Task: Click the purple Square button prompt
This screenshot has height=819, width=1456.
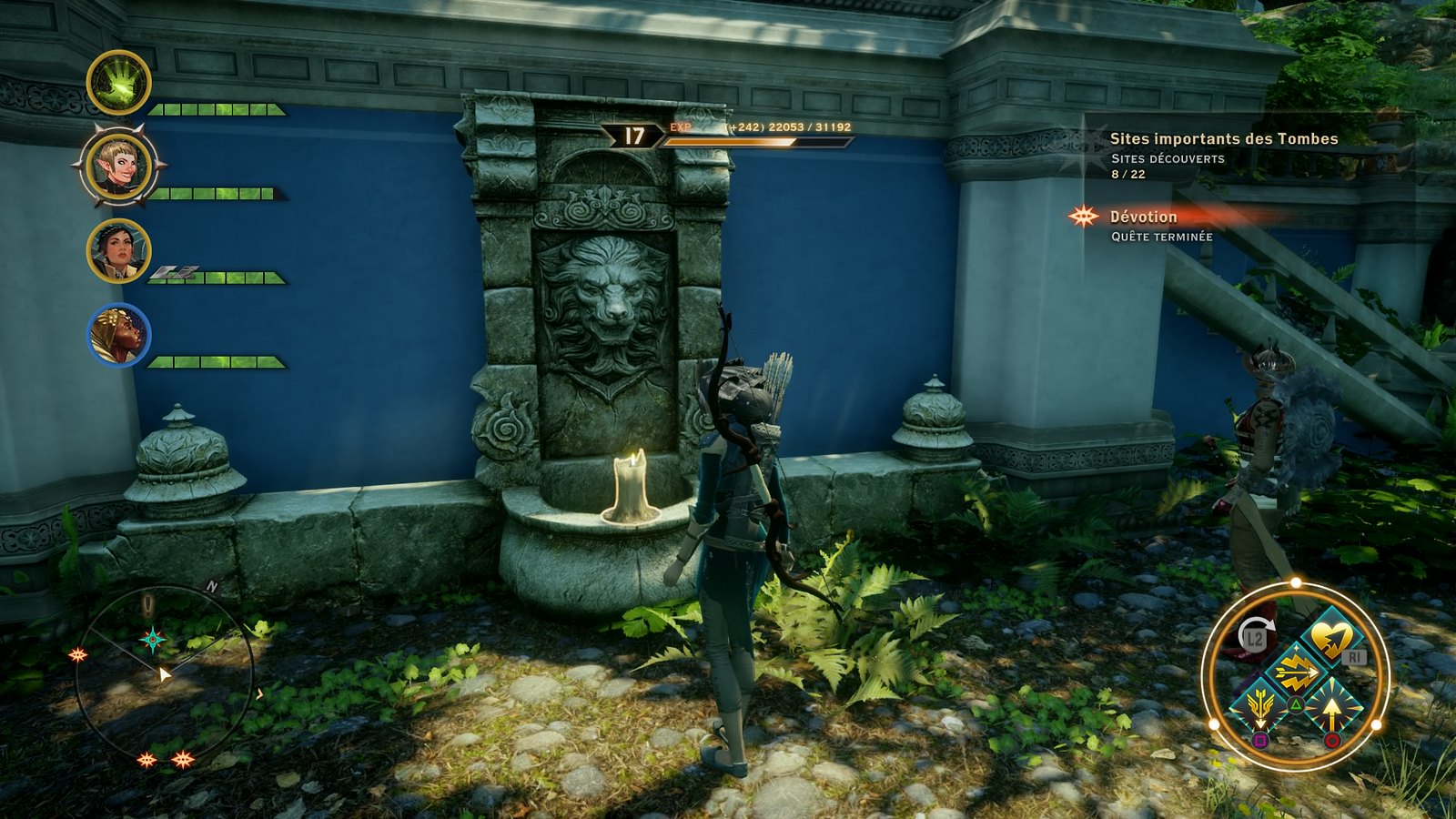Action: [1260, 741]
